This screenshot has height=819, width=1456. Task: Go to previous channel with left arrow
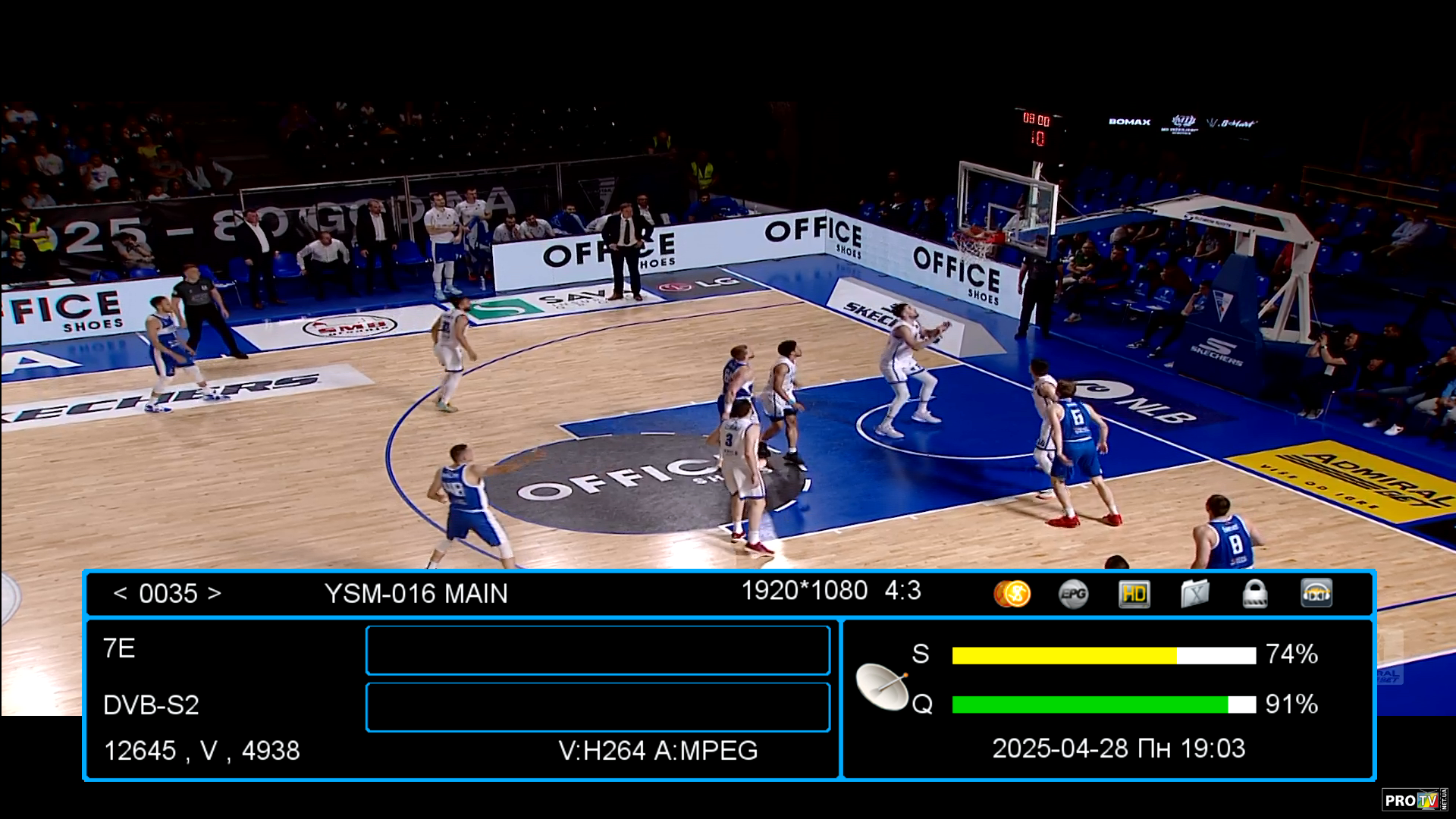pos(120,593)
